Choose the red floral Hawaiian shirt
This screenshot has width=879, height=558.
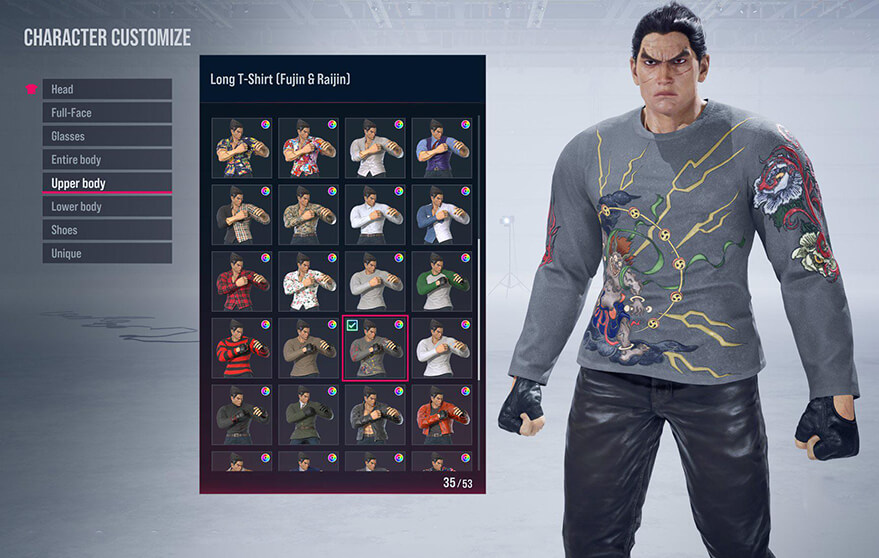coord(308,148)
